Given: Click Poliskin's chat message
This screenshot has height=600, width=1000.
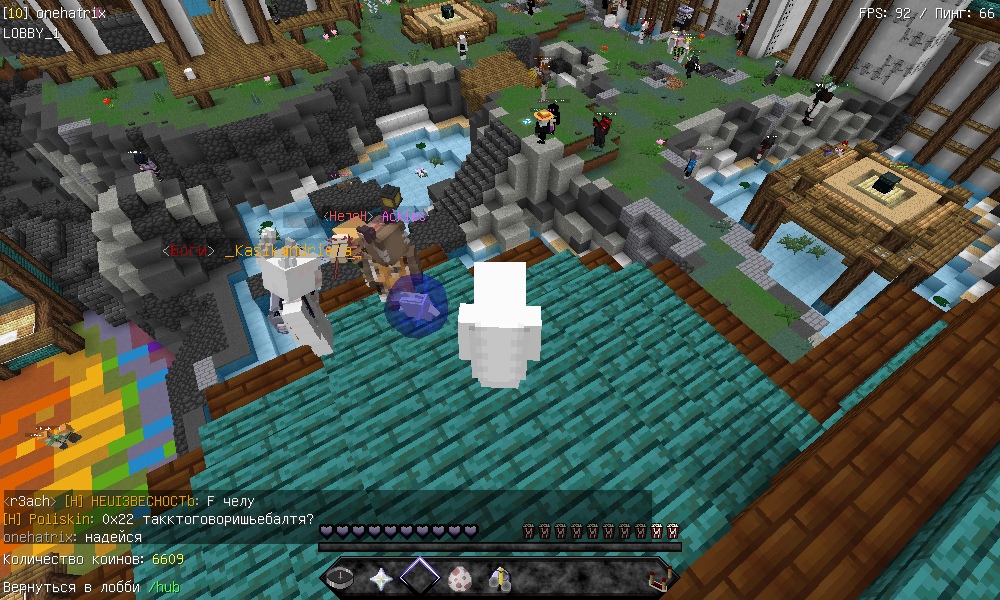Looking at the screenshot, I should [158, 519].
